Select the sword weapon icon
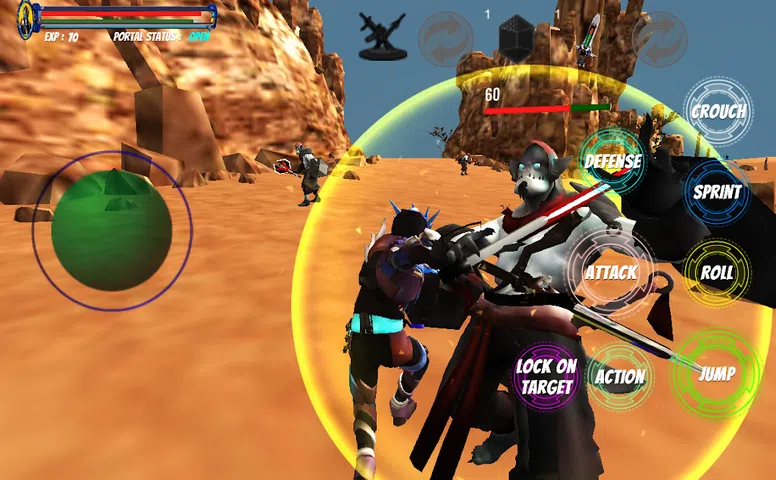Viewport: 776px width, 480px height. [590, 38]
